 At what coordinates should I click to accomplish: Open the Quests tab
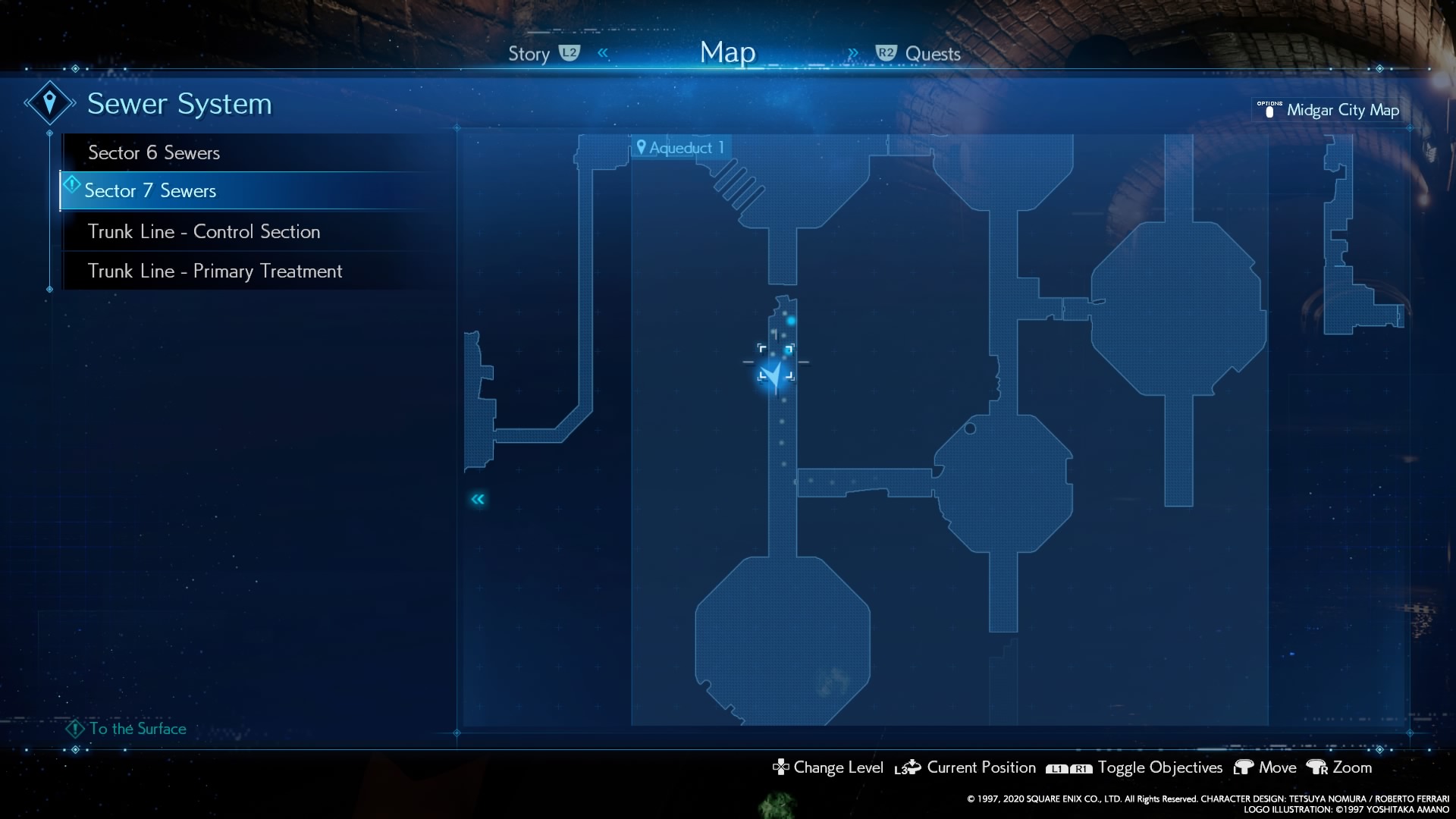pyautogui.click(x=934, y=53)
